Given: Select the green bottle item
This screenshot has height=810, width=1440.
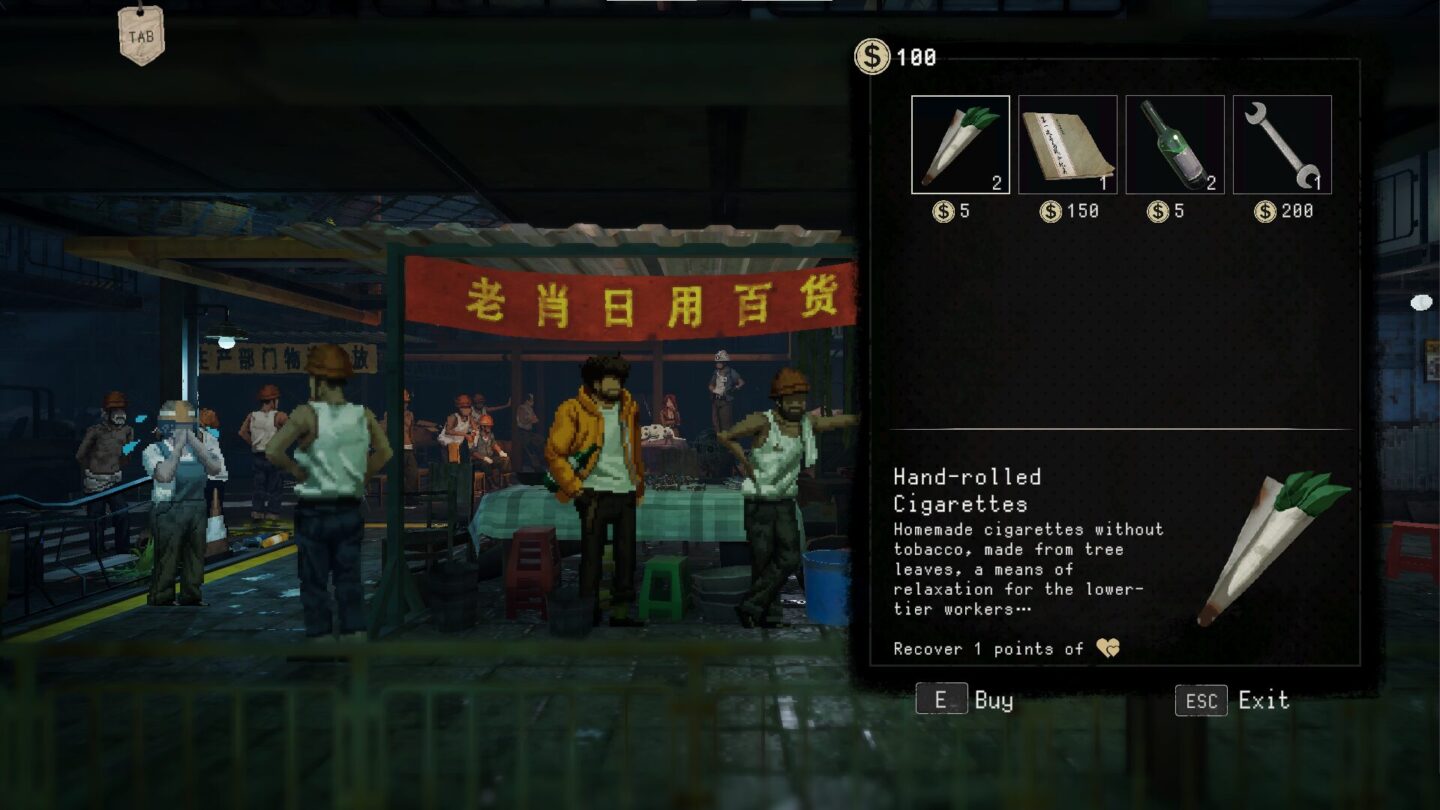Looking at the screenshot, I should pyautogui.click(x=1176, y=144).
